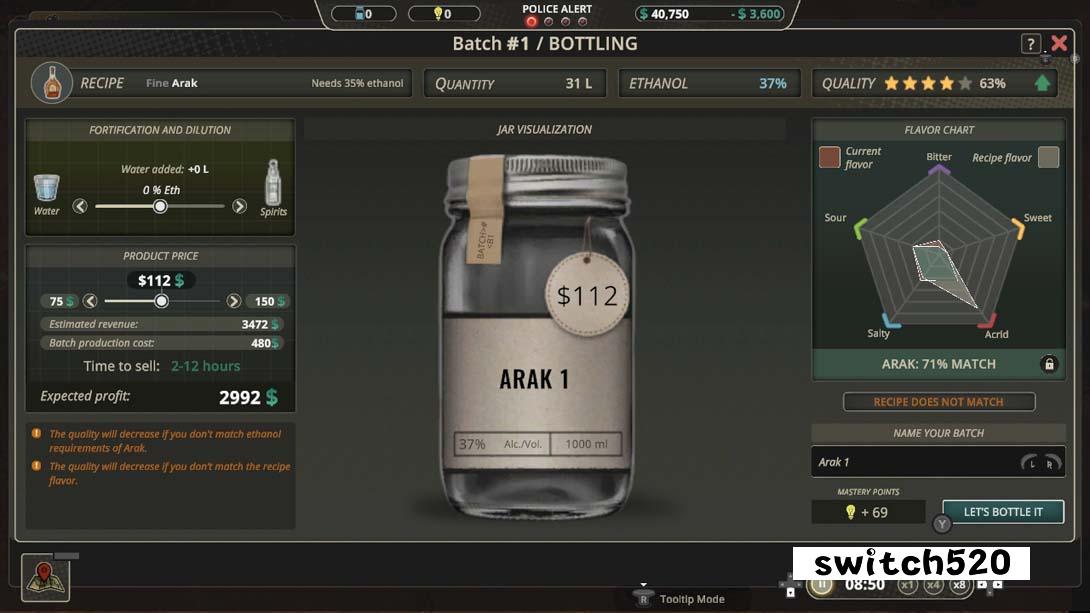
Task: Pause the game clock
Action: 822,585
